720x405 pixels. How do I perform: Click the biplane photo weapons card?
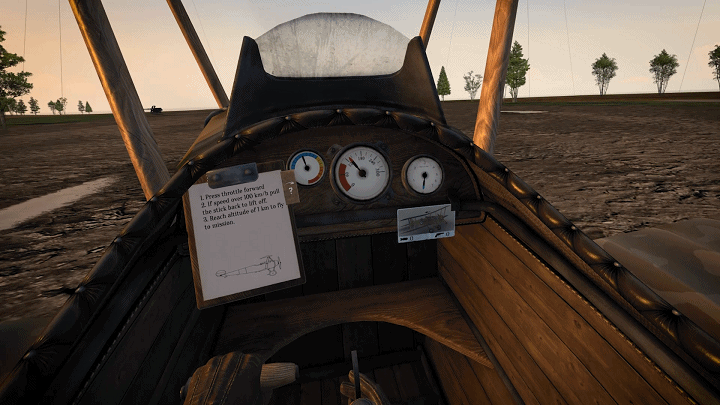point(425,223)
